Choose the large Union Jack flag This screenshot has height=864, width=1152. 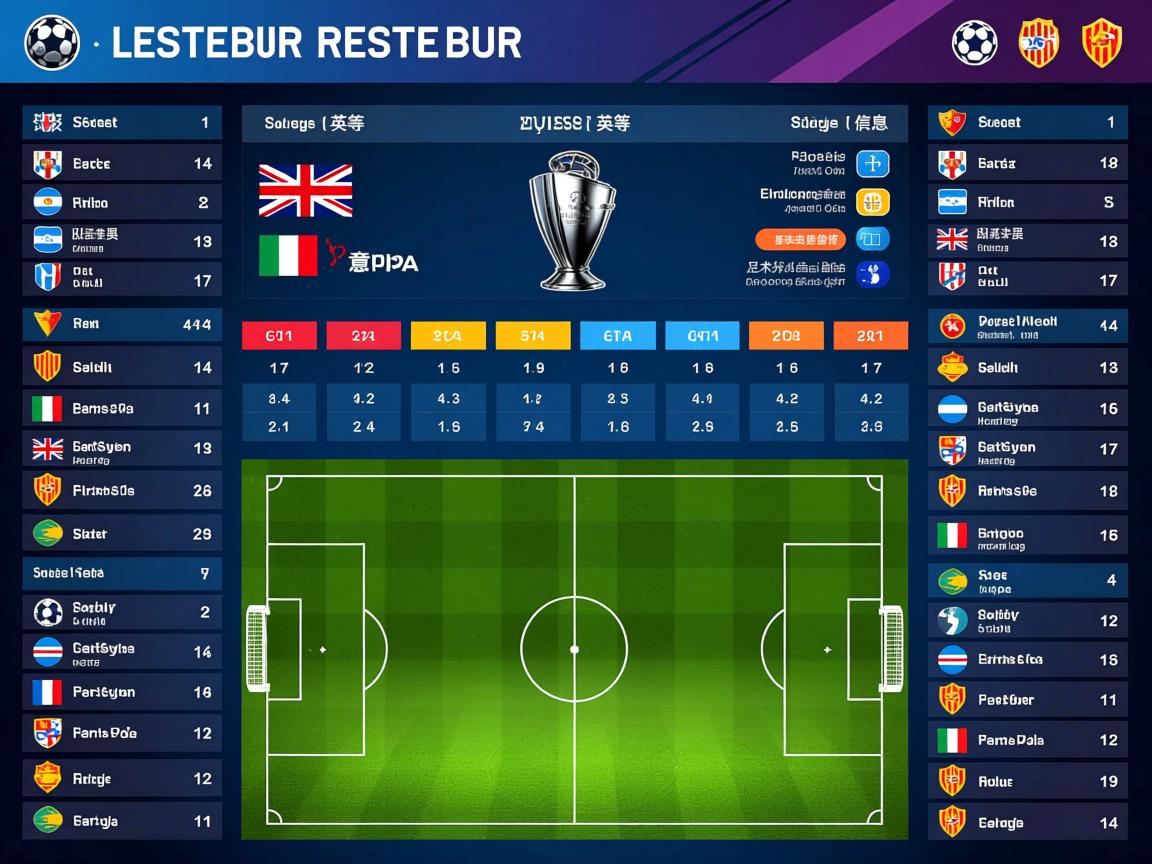tap(305, 191)
